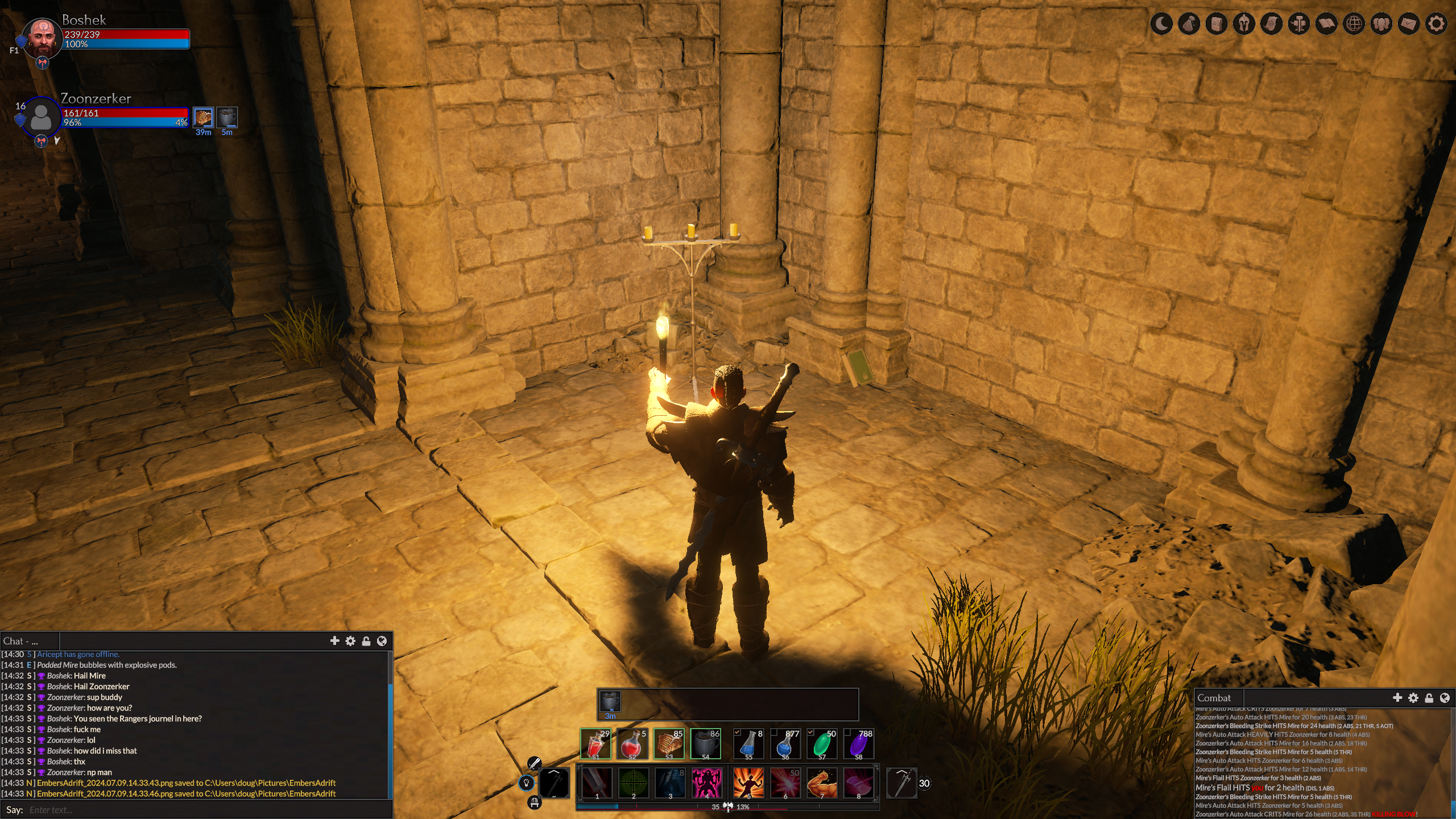The image size is (1456, 819).
Task: Open the mail envelope icon
Action: pyautogui.click(x=1408, y=24)
